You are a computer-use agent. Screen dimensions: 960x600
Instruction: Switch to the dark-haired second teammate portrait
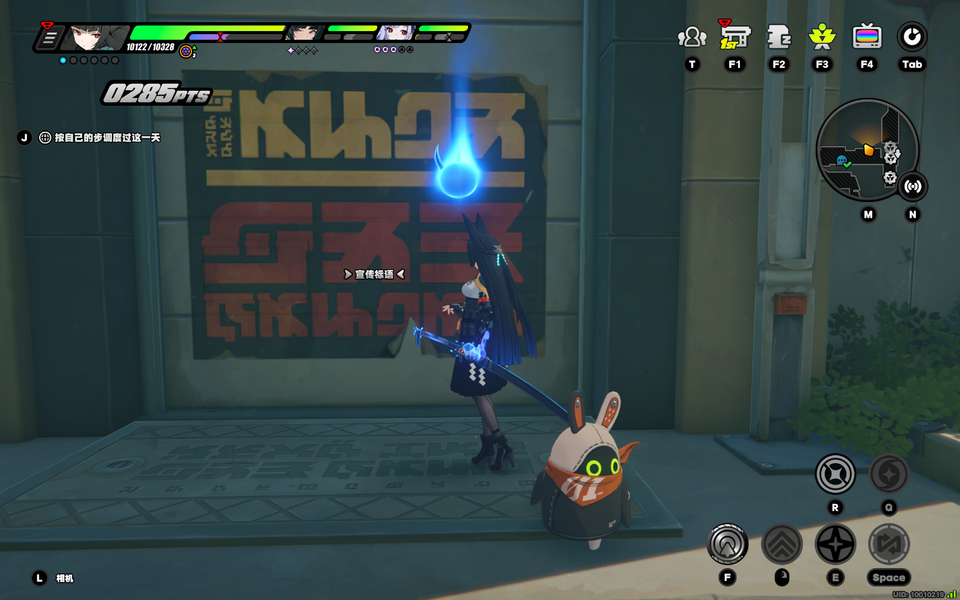(302, 33)
